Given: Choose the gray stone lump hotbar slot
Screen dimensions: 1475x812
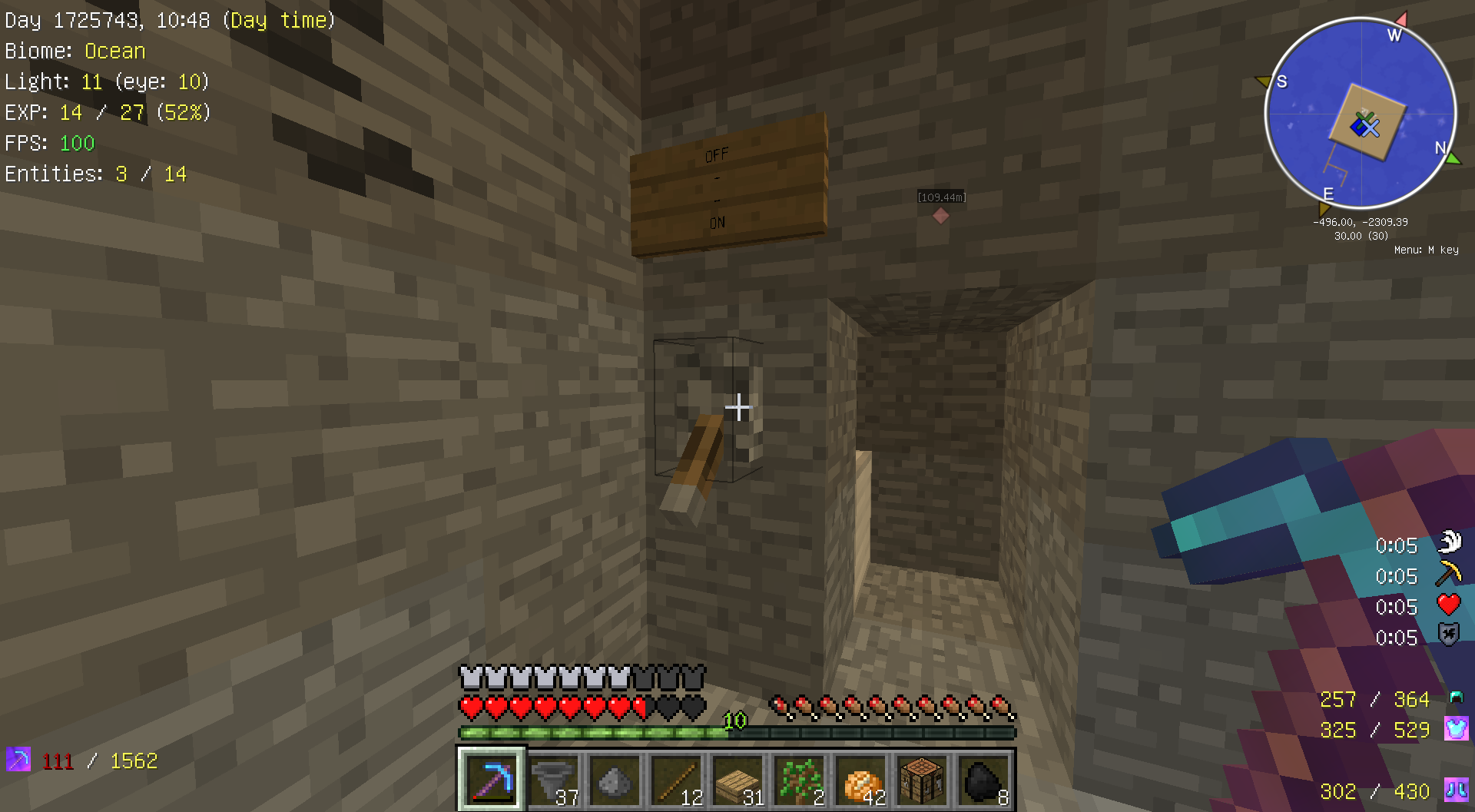Looking at the screenshot, I should pyautogui.click(x=615, y=780).
